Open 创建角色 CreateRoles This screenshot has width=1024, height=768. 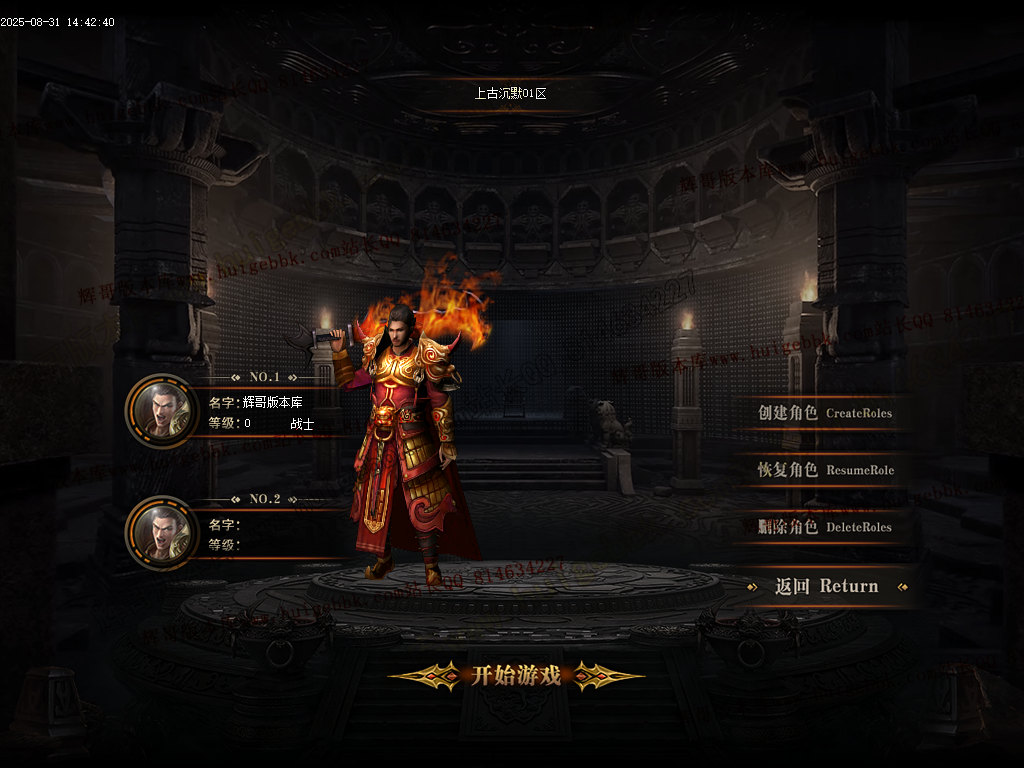825,413
